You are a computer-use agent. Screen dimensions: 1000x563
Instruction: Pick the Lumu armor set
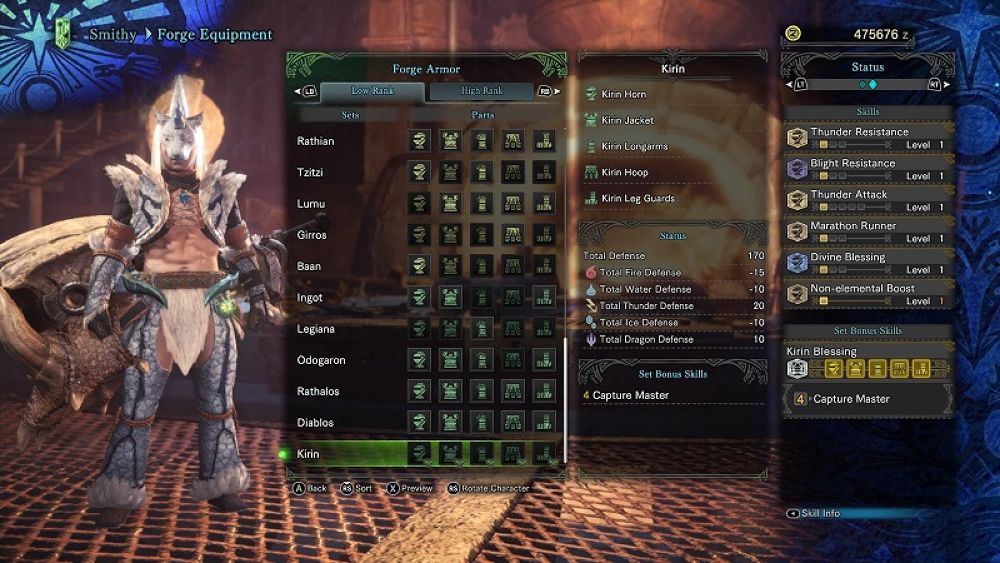(x=311, y=204)
